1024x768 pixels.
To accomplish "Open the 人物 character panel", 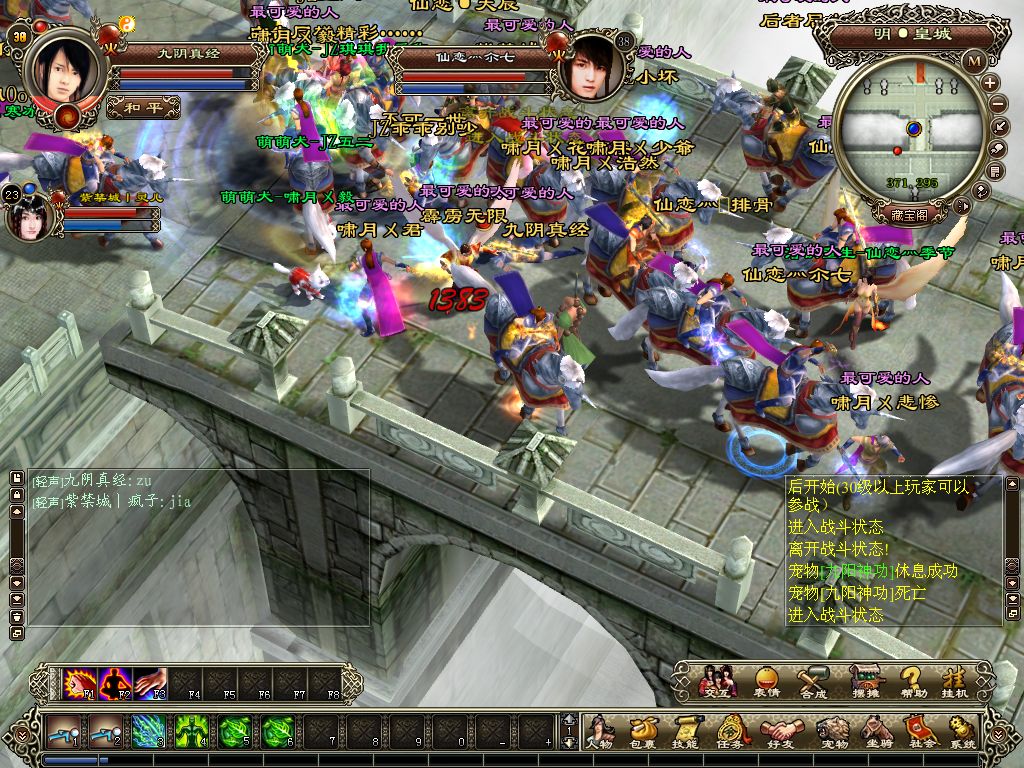I will (599, 731).
